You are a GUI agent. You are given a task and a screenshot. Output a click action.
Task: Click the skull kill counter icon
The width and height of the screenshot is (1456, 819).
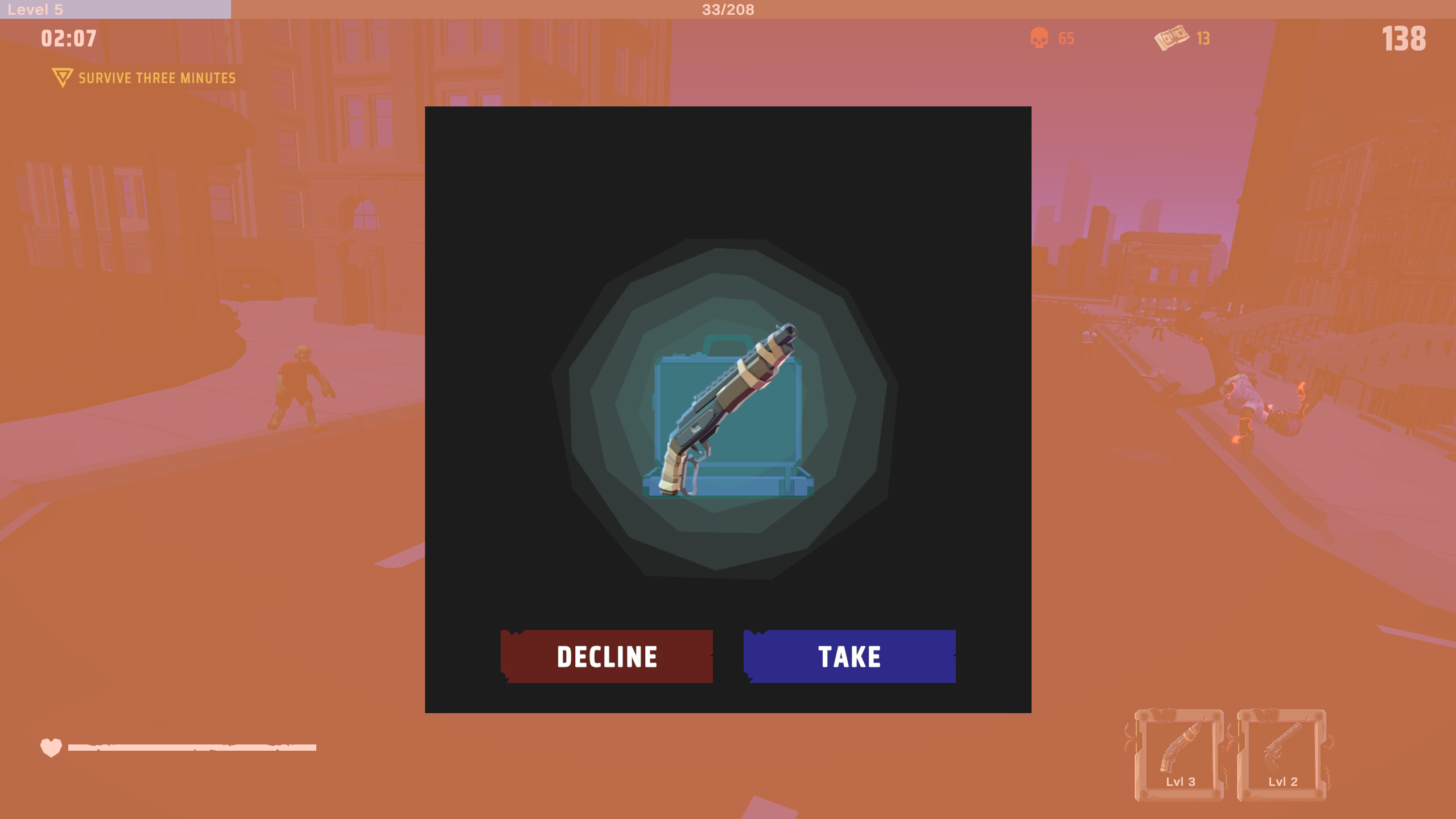pyautogui.click(x=1040, y=38)
